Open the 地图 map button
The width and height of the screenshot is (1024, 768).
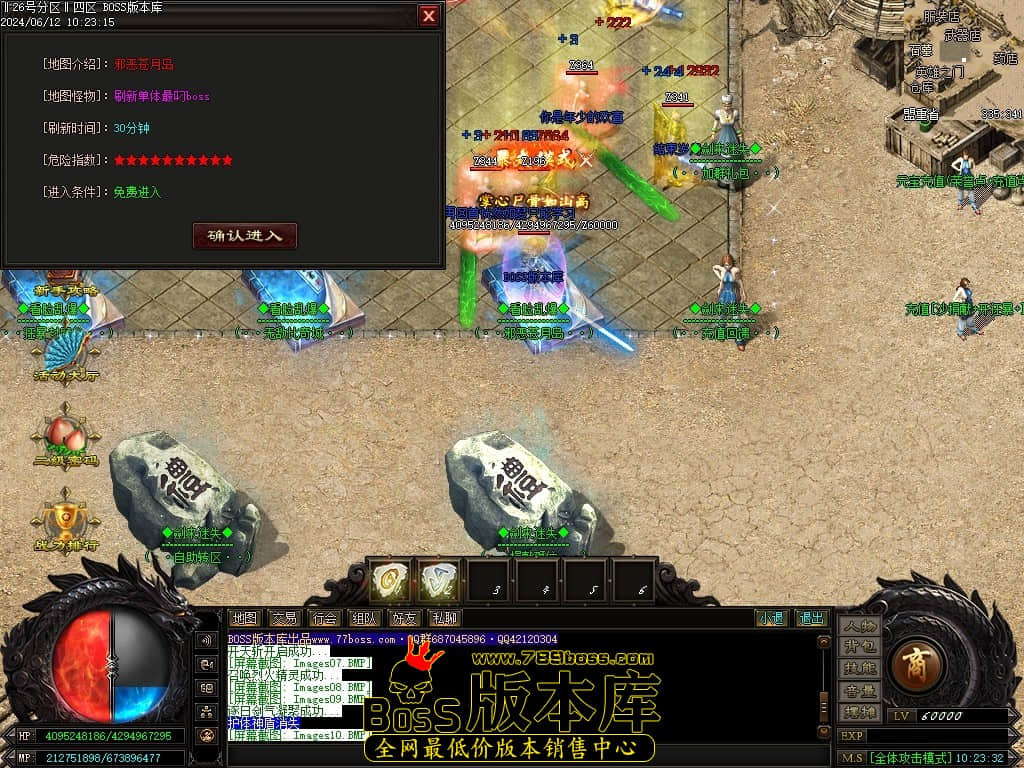(244, 618)
